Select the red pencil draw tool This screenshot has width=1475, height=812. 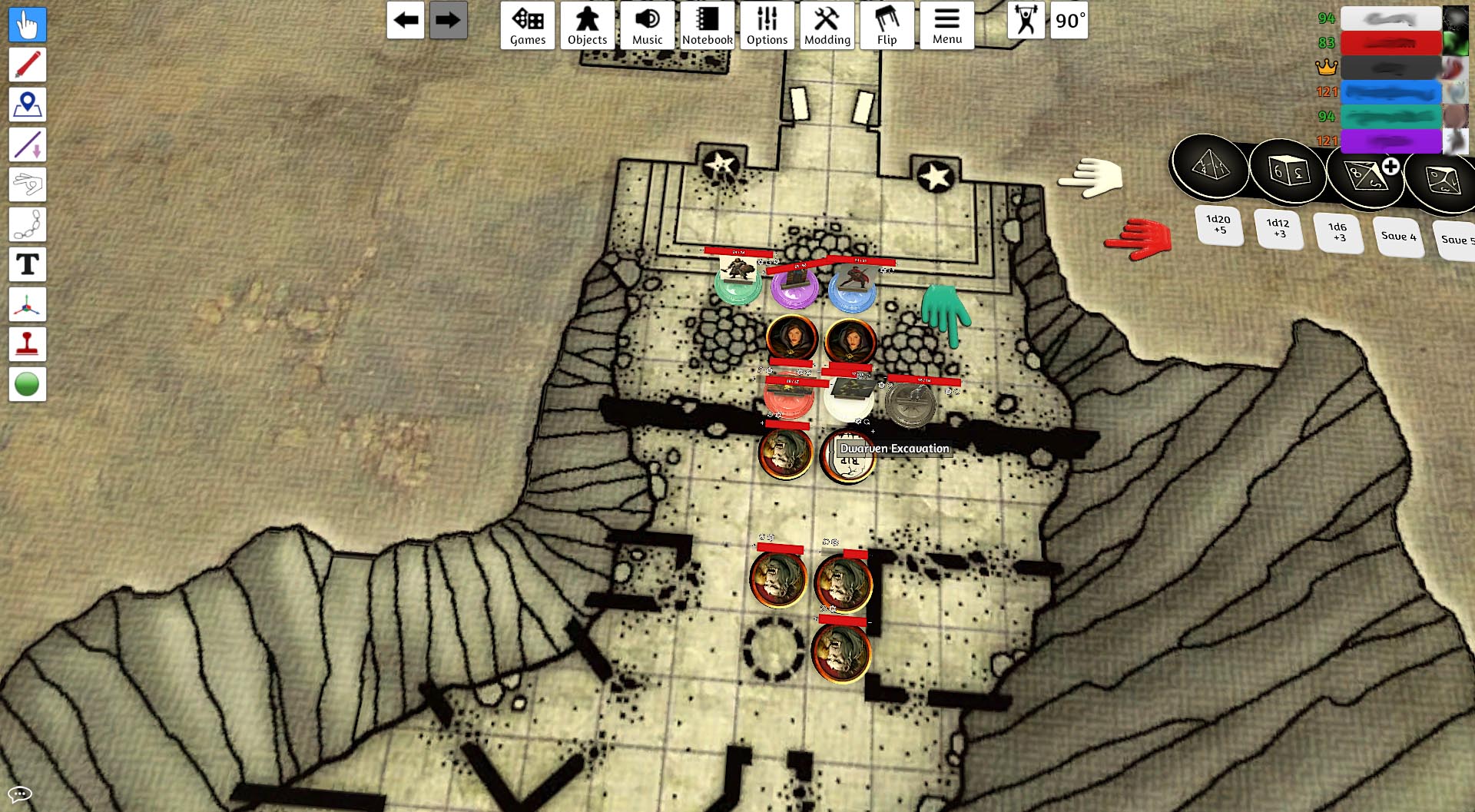coord(28,65)
